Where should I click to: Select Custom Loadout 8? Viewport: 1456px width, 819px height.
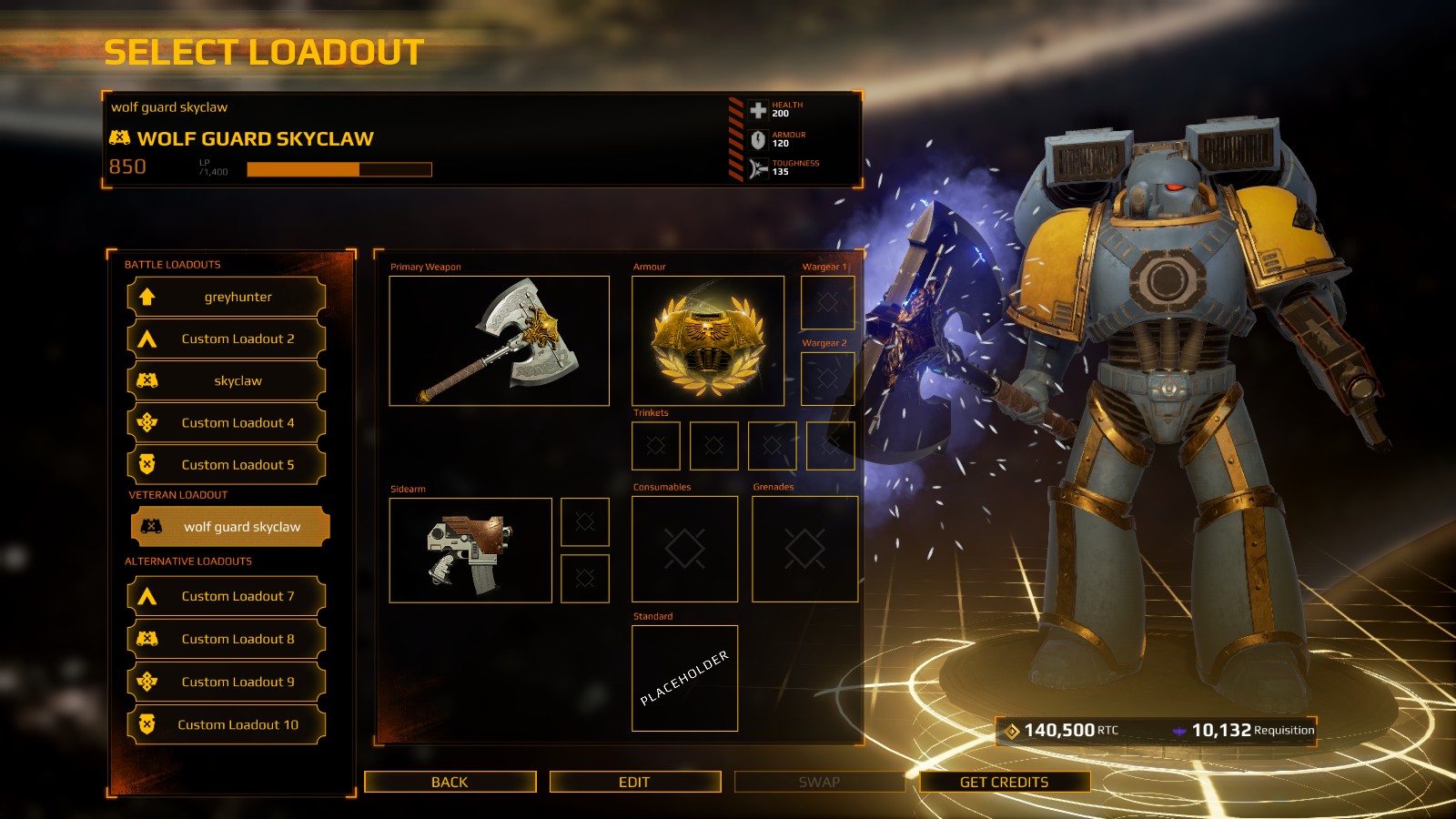[227, 639]
